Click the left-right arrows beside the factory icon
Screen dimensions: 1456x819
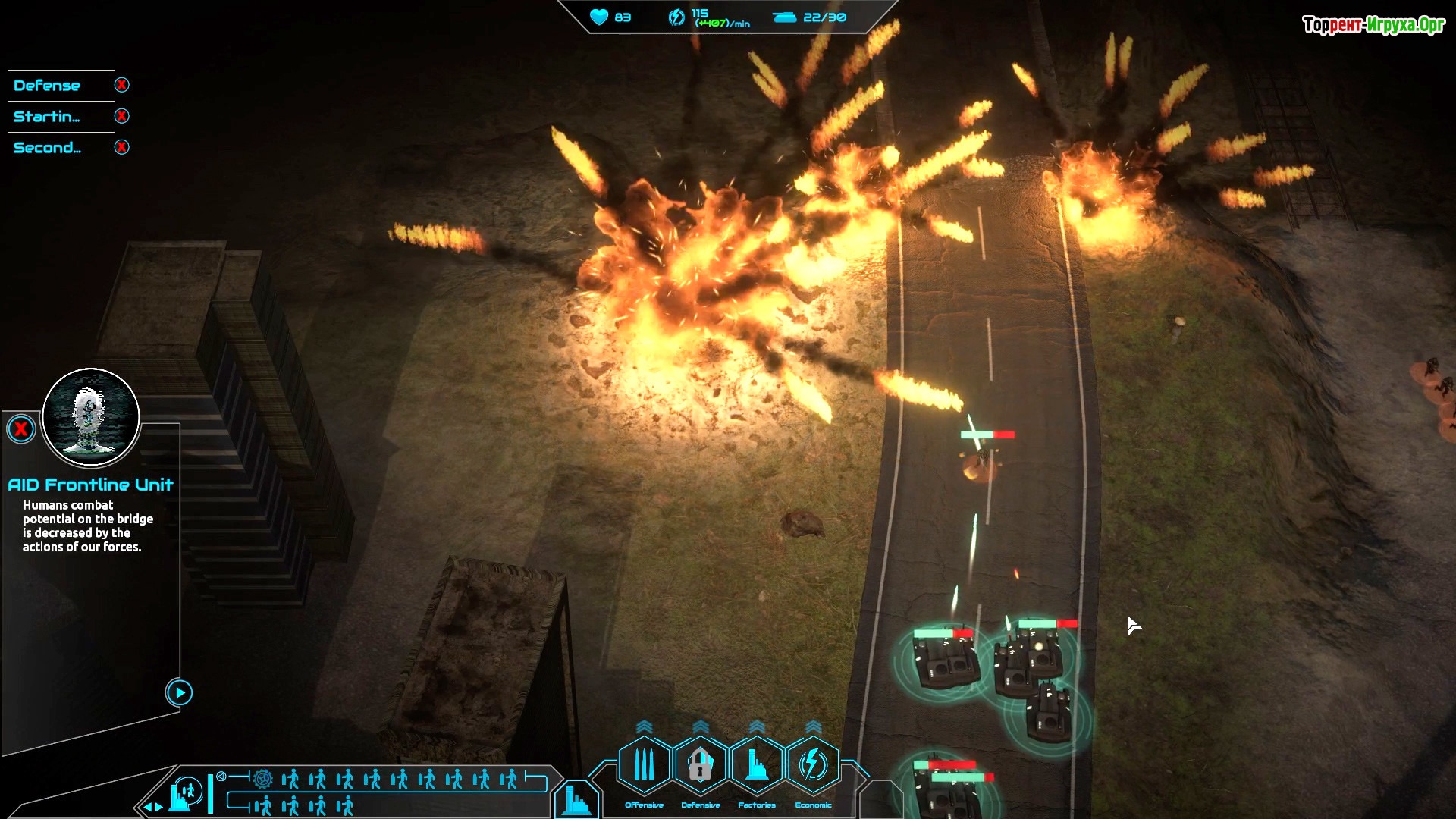tap(154, 807)
